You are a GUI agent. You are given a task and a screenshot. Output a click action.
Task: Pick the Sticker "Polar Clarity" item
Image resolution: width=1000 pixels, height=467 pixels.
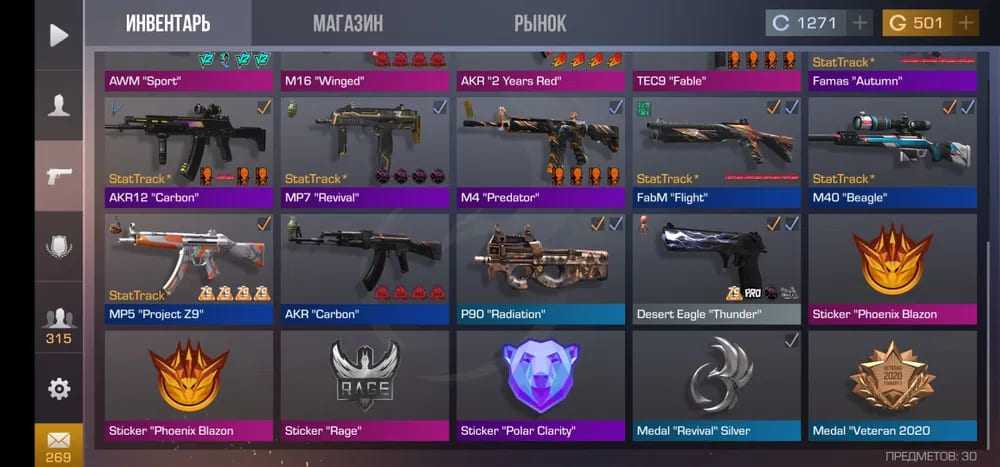click(541, 384)
